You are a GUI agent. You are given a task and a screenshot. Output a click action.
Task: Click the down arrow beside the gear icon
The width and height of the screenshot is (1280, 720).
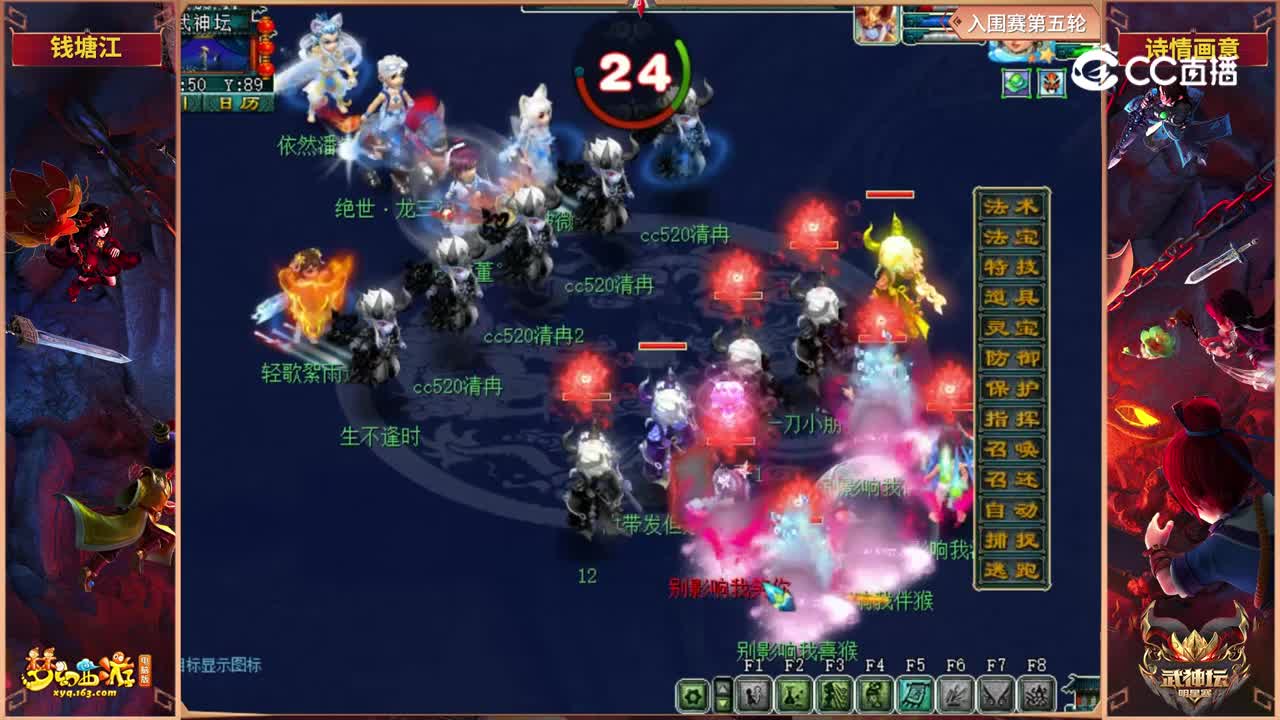pyautogui.click(x=722, y=703)
